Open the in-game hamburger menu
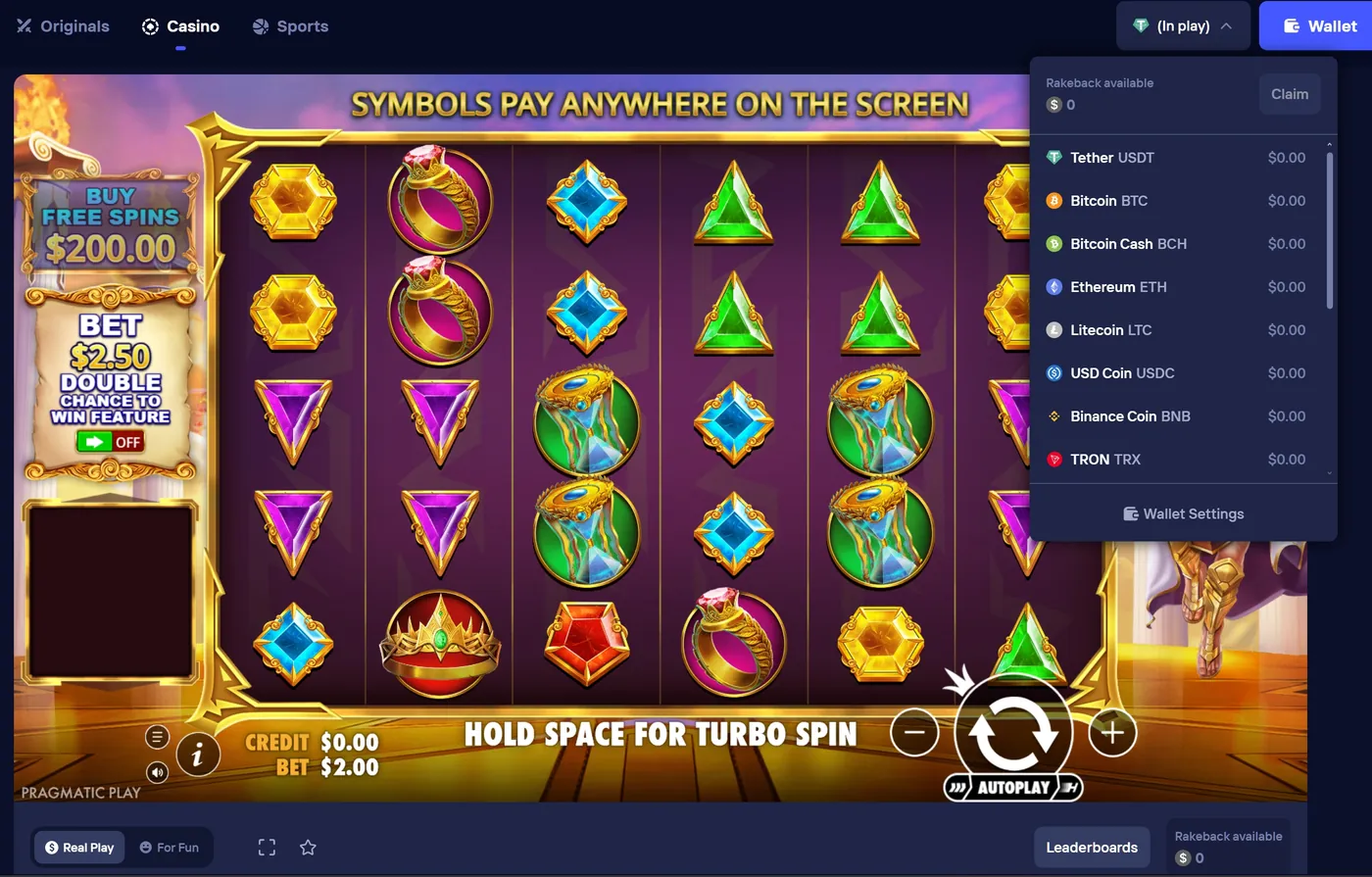 157,736
